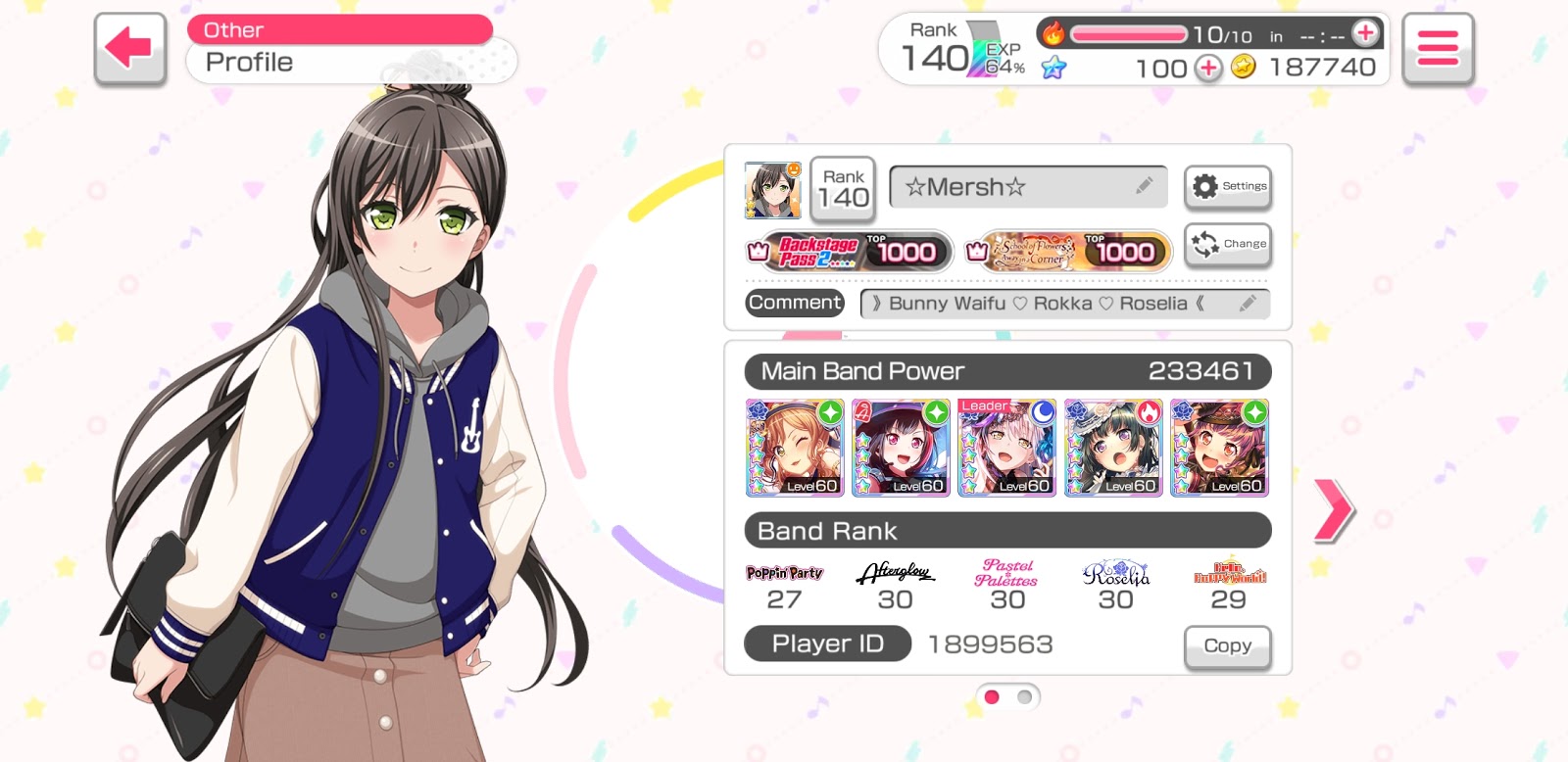1568x762 pixels.
Task: Select the Leader band member card
Action: coord(1006,448)
